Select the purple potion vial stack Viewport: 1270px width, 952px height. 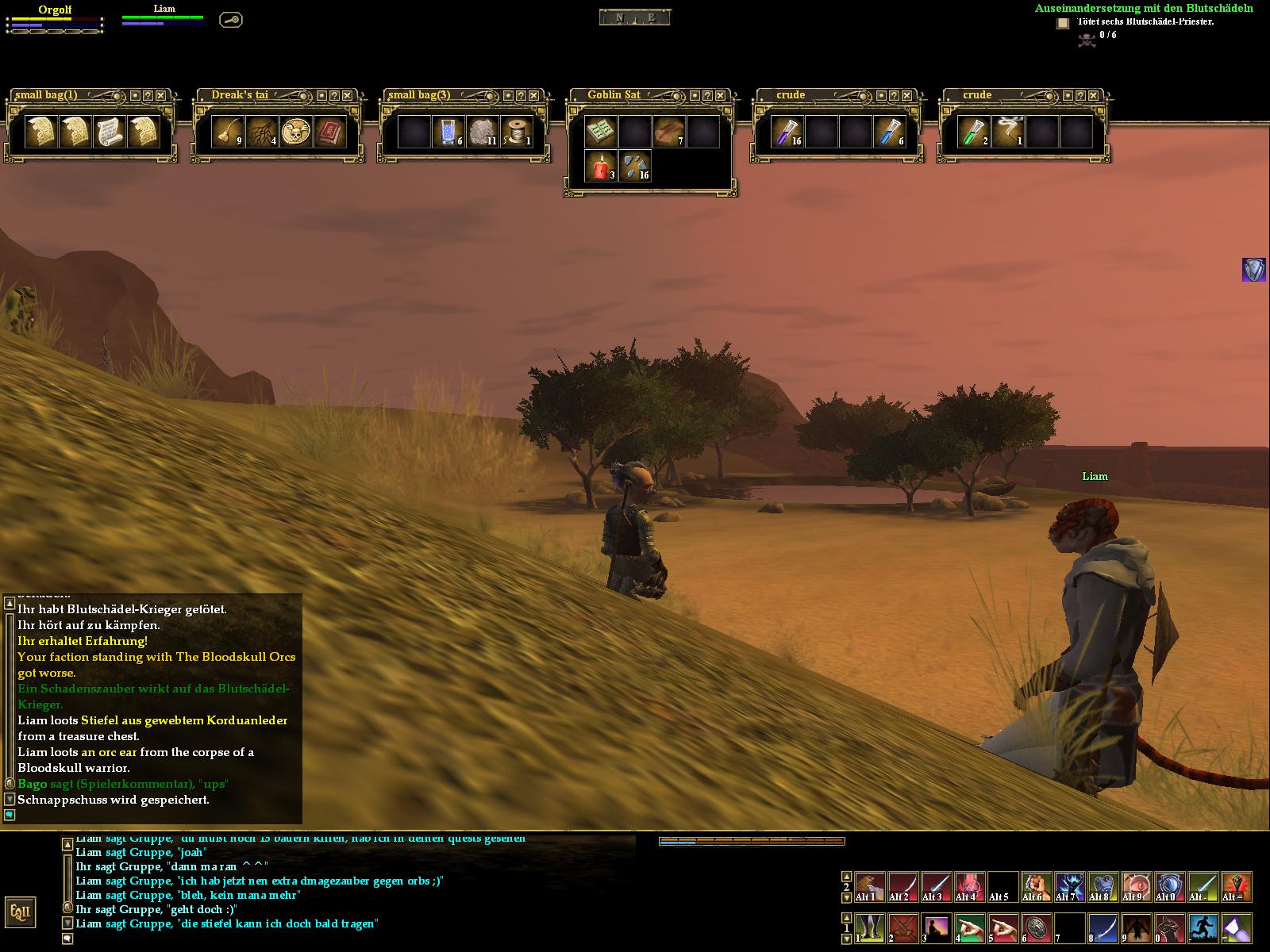(x=787, y=132)
